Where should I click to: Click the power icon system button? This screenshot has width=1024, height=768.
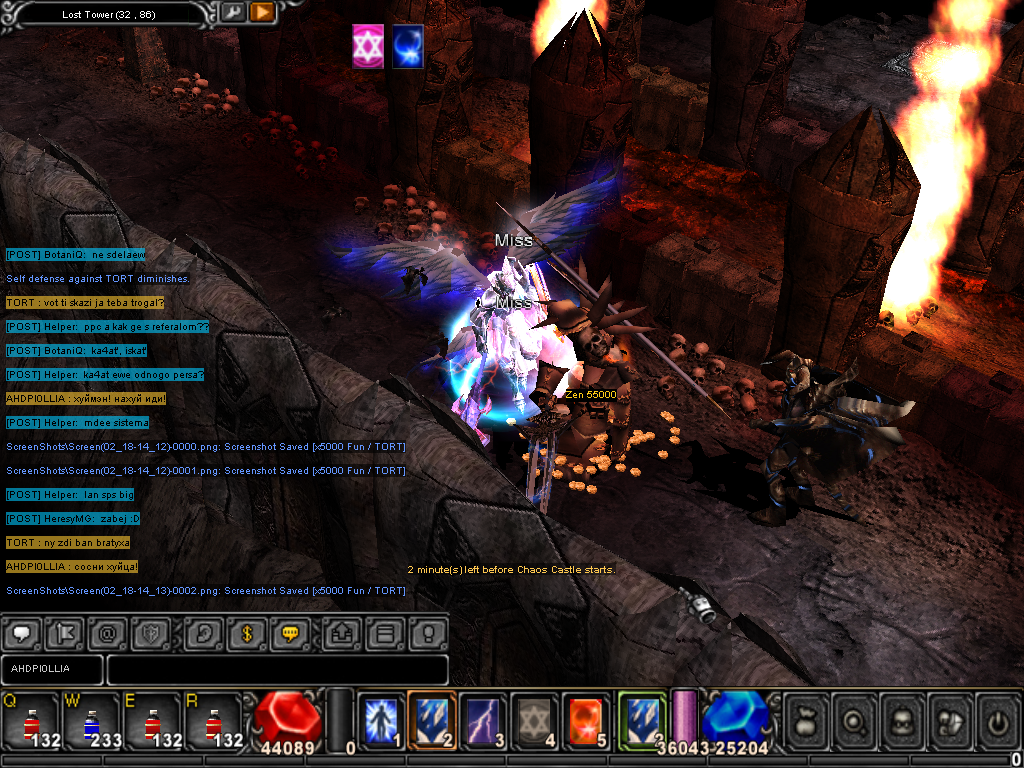click(997, 718)
